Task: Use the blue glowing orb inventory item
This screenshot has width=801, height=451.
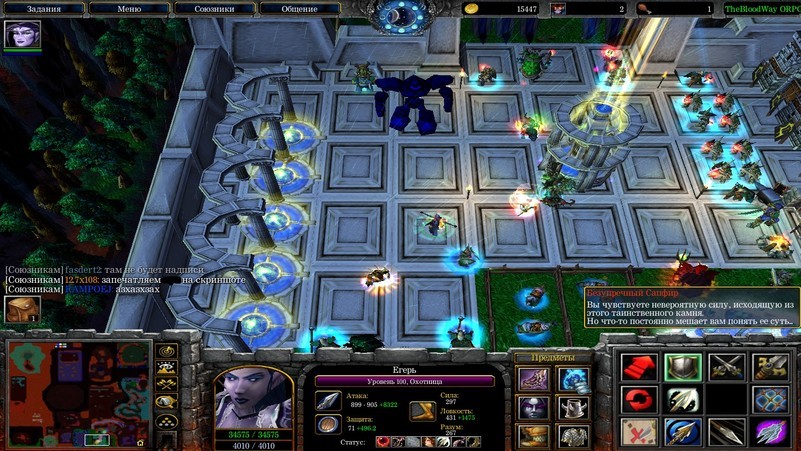Action: [572, 379]
